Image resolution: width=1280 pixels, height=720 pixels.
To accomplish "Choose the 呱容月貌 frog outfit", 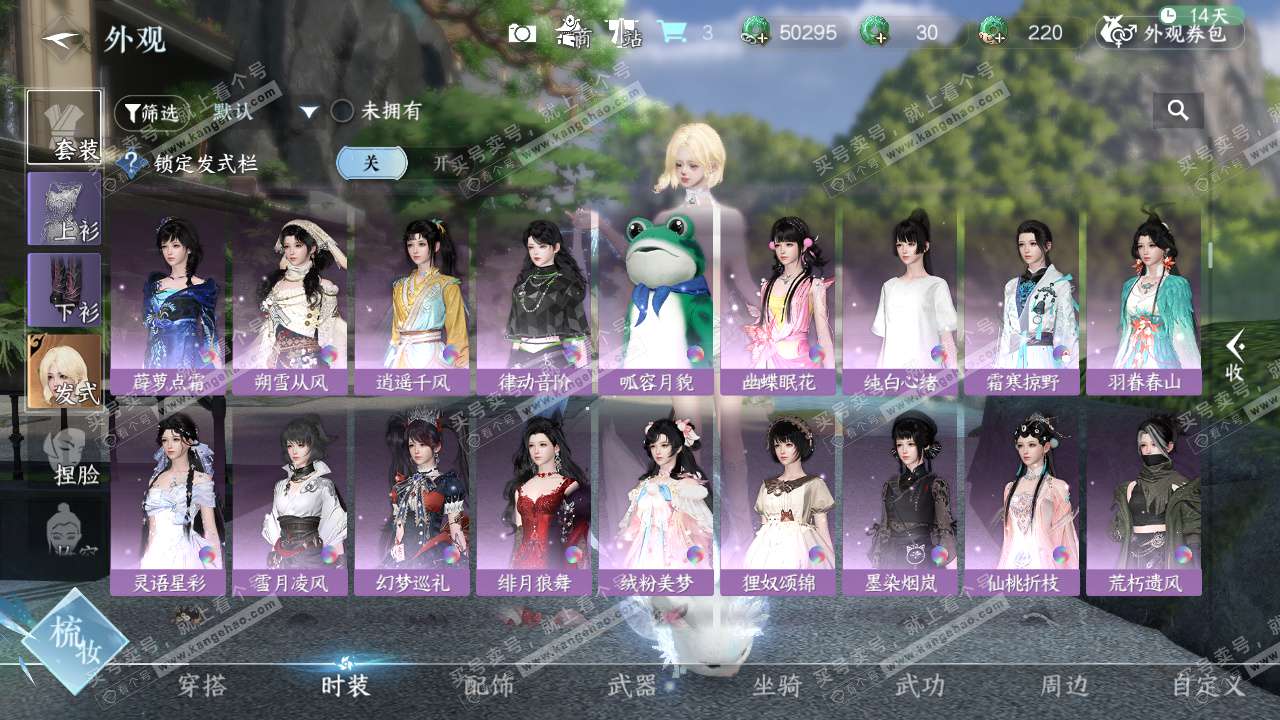I will (x=656, y=300).
